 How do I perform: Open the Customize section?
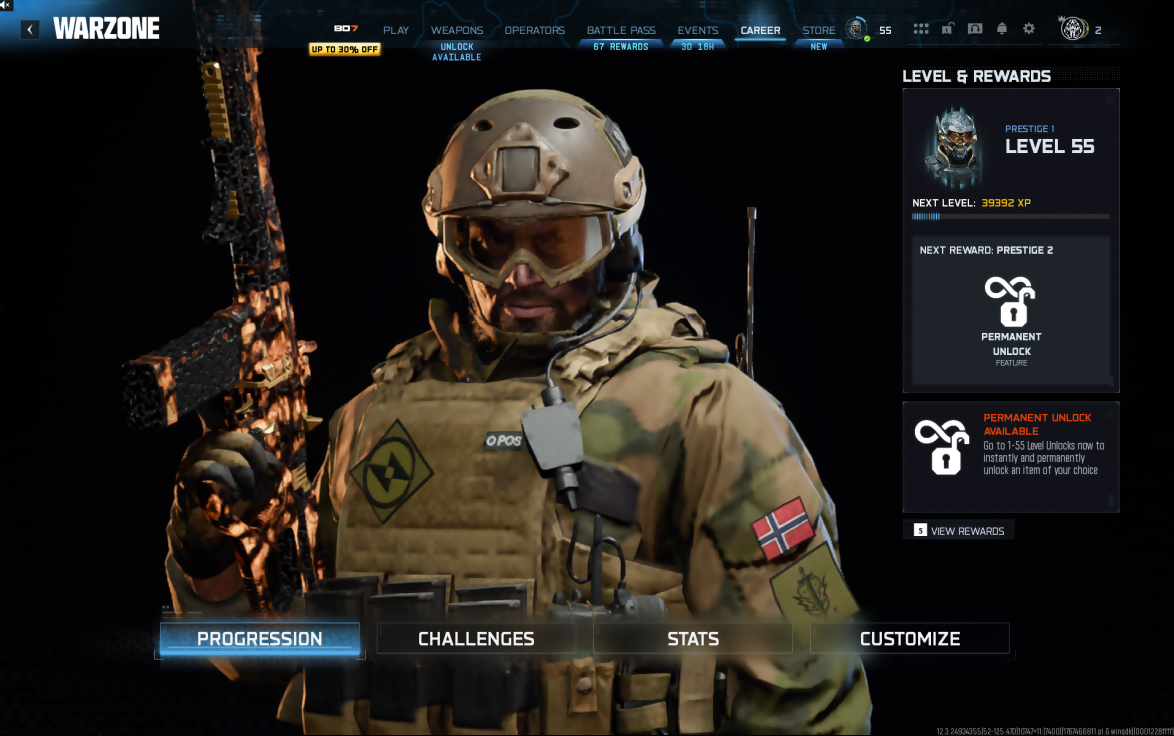tap(910, 639)
